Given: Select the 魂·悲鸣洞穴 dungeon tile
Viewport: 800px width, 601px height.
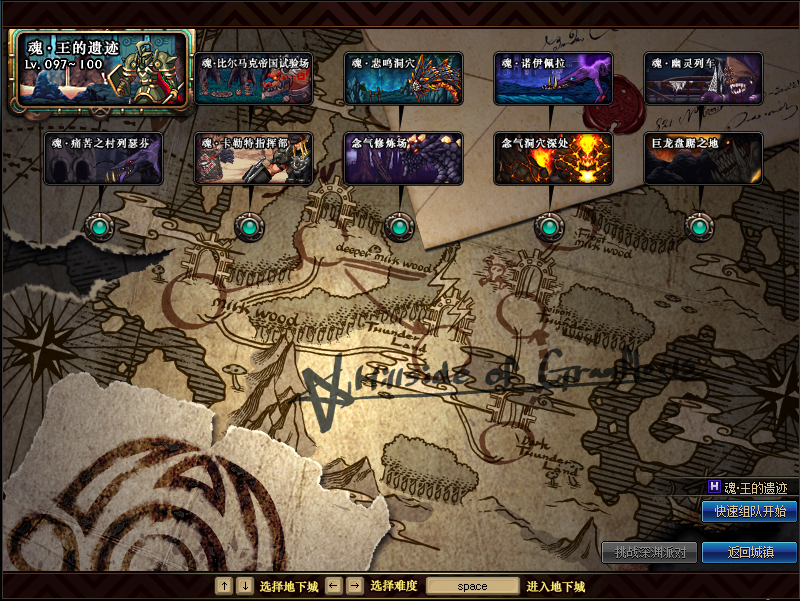Looking at the screenshot, I should coord(403,78).
